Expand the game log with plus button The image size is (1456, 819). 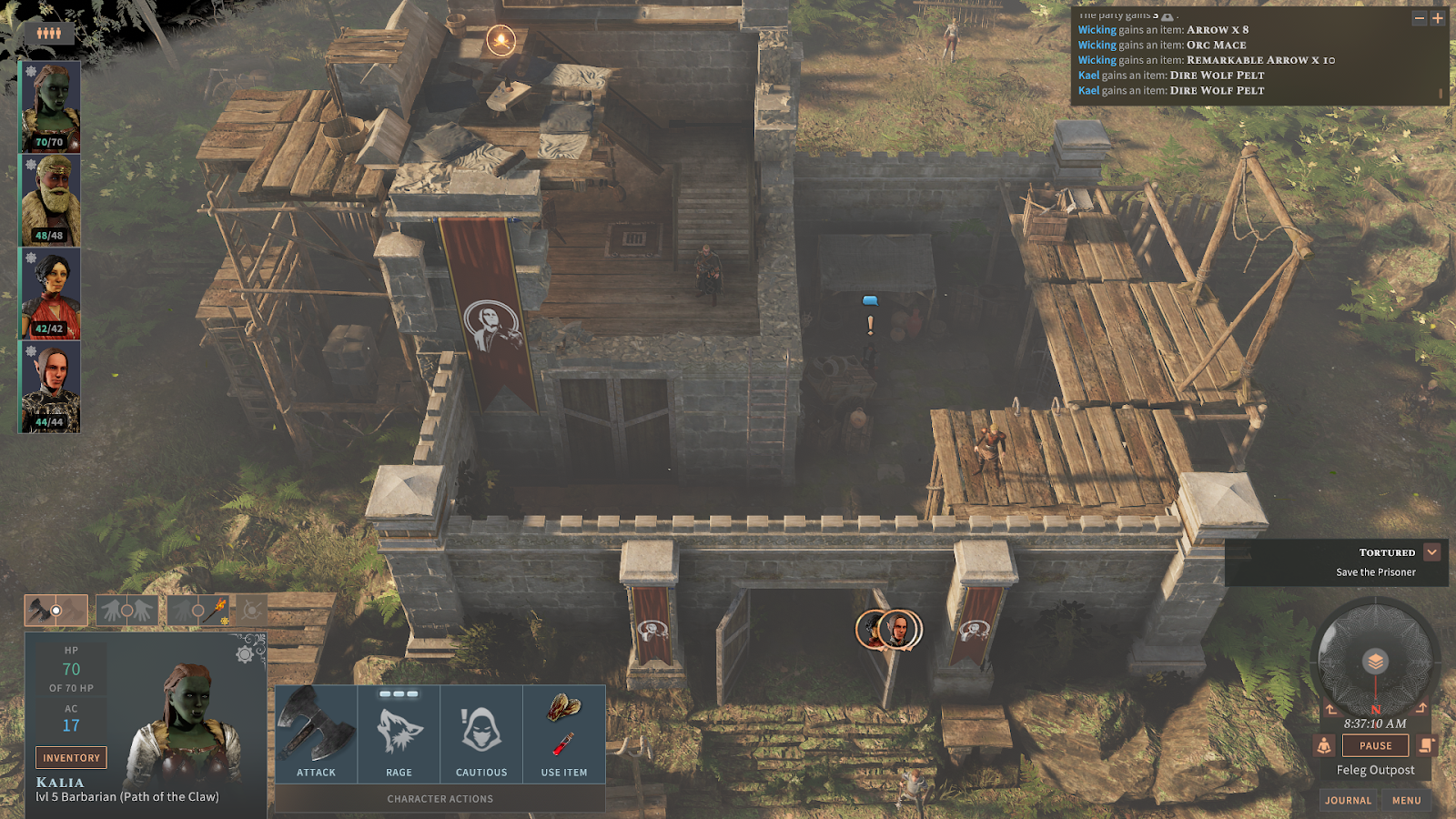[1438, 18]
